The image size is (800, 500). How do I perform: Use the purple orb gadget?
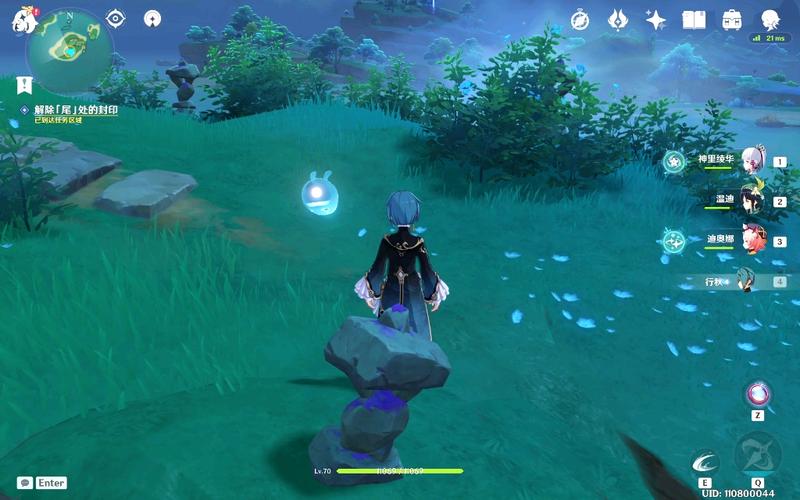[758, 393]
